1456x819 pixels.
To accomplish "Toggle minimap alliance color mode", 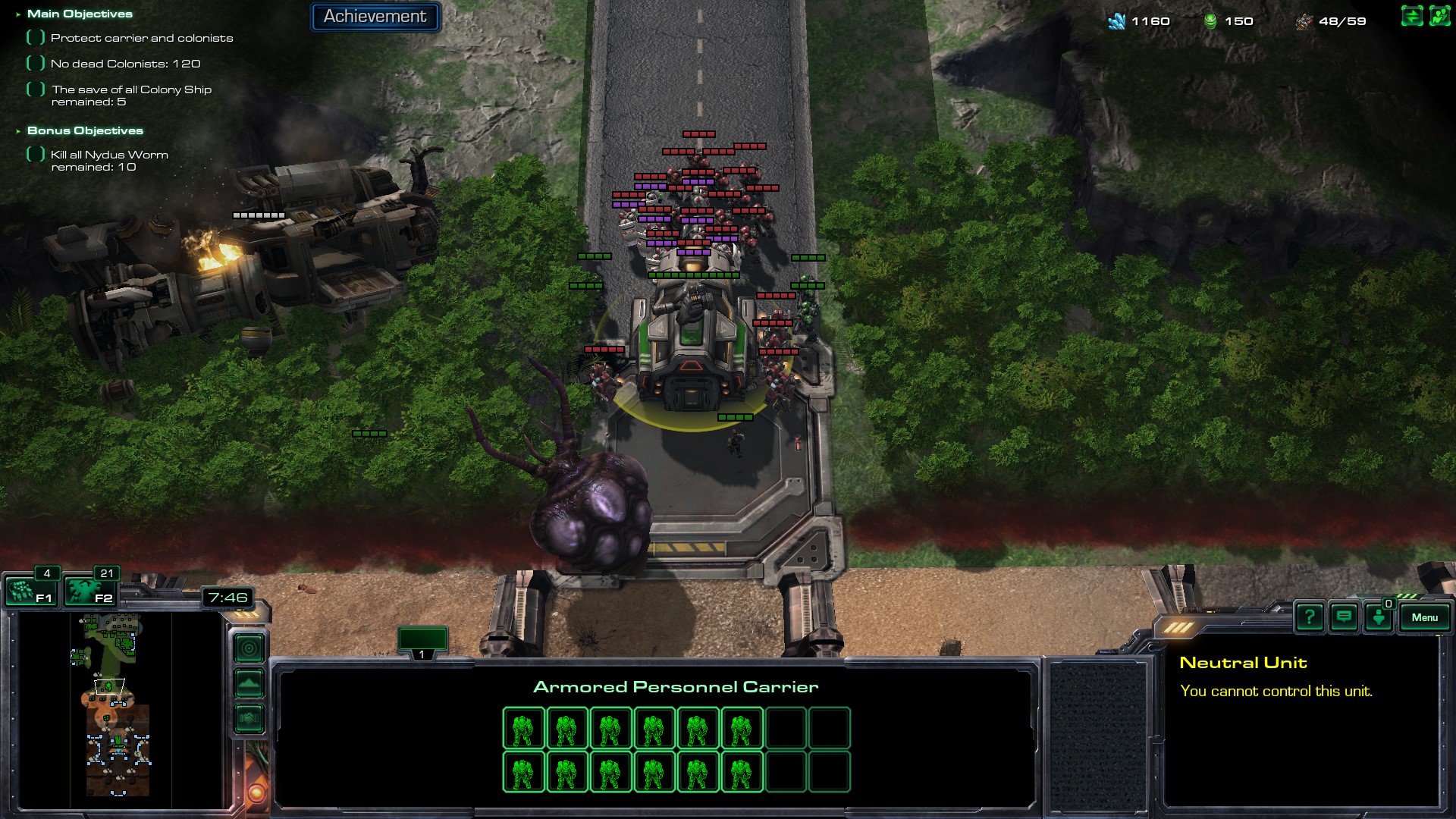I will pos(249,717).
